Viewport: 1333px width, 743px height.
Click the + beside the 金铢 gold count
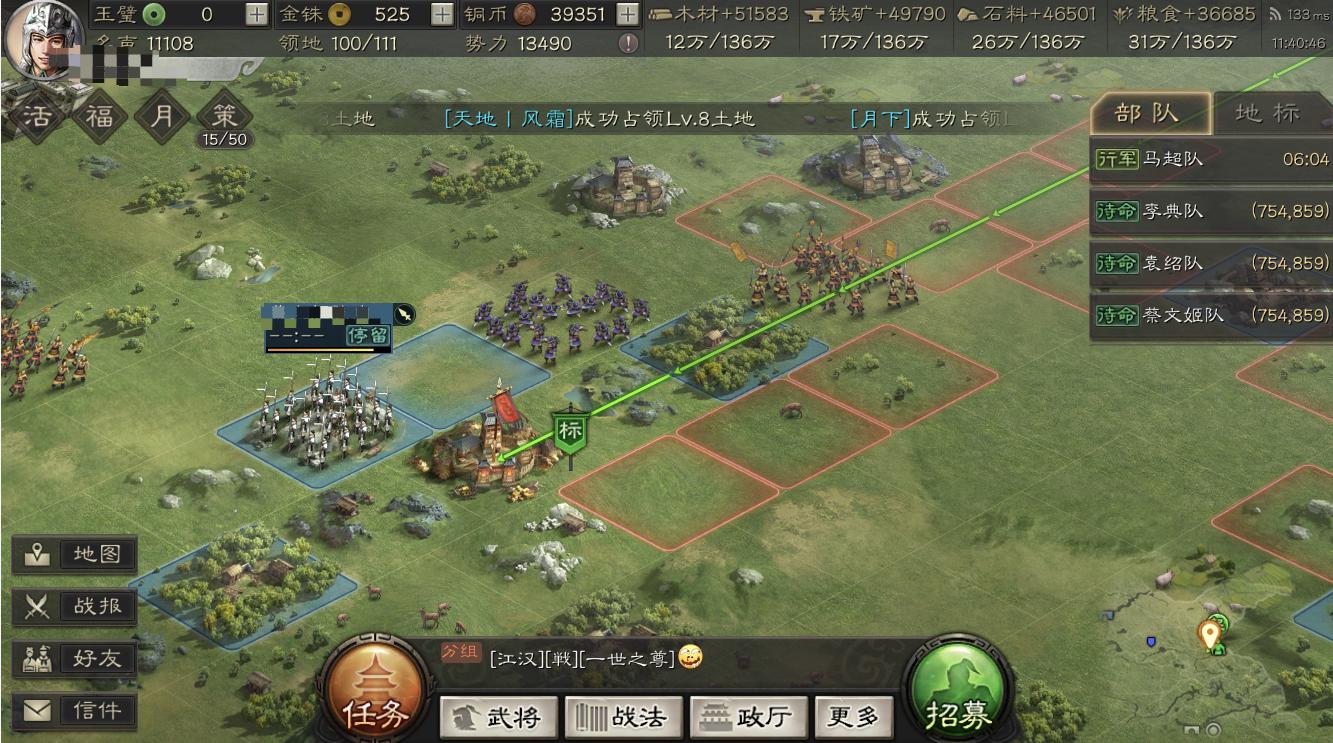tap(441, 15)
